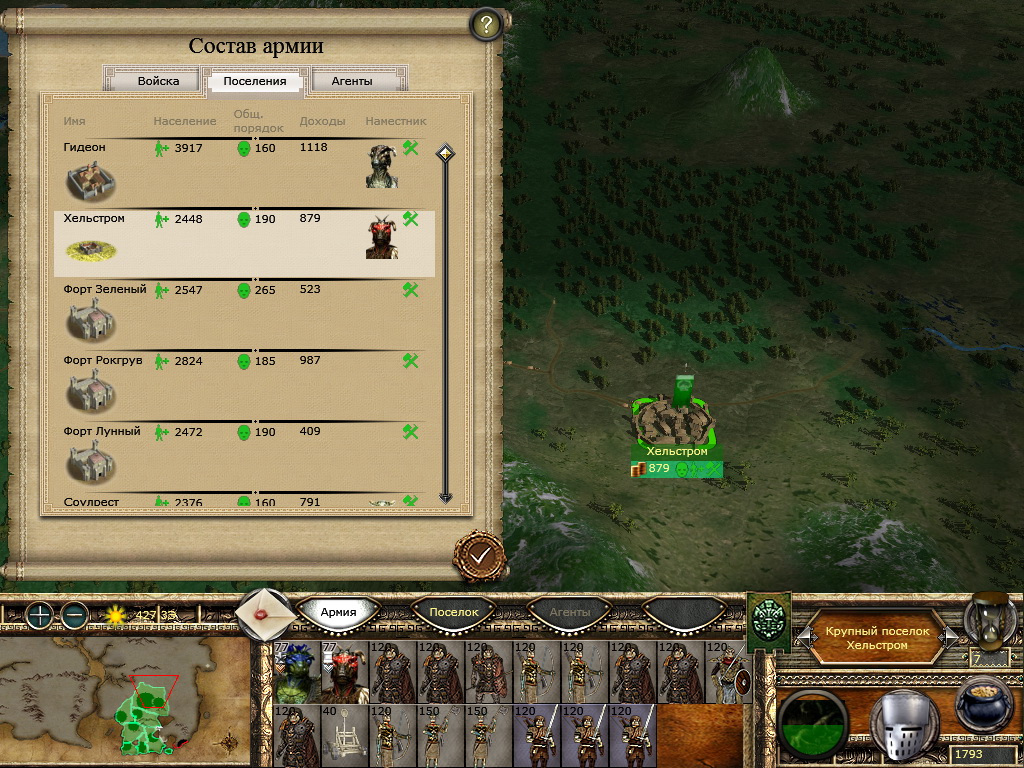Zoom in the minimap with plus button
The height and width of the screenshot is (768, 1024).
click(x=39, y=615)
